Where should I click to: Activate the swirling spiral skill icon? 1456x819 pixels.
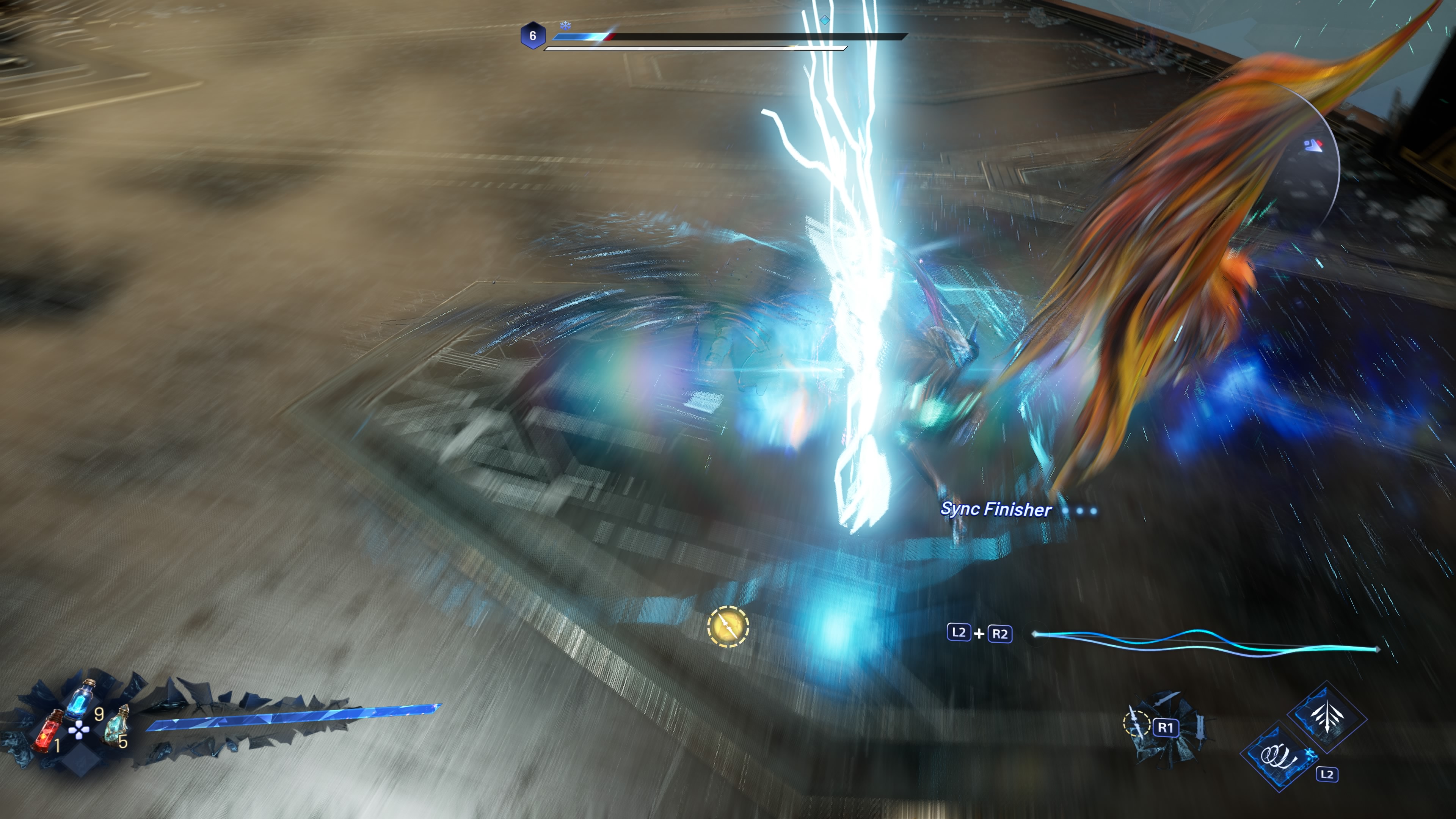1279,756
